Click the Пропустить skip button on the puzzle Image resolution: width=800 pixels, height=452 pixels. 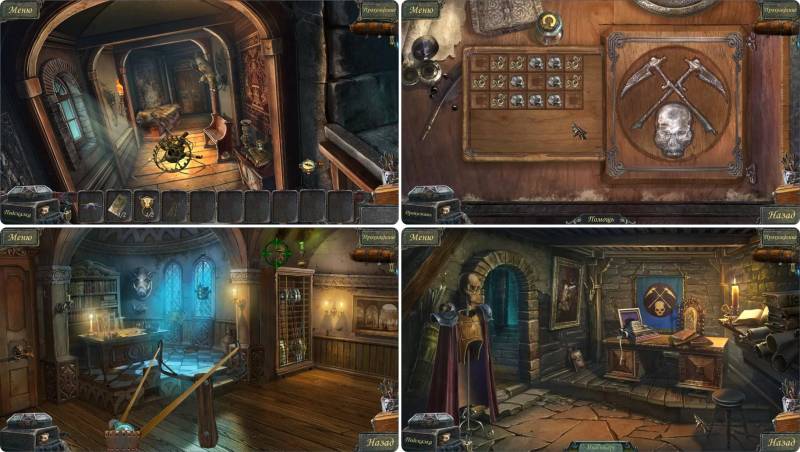click(x=419, y=214)
